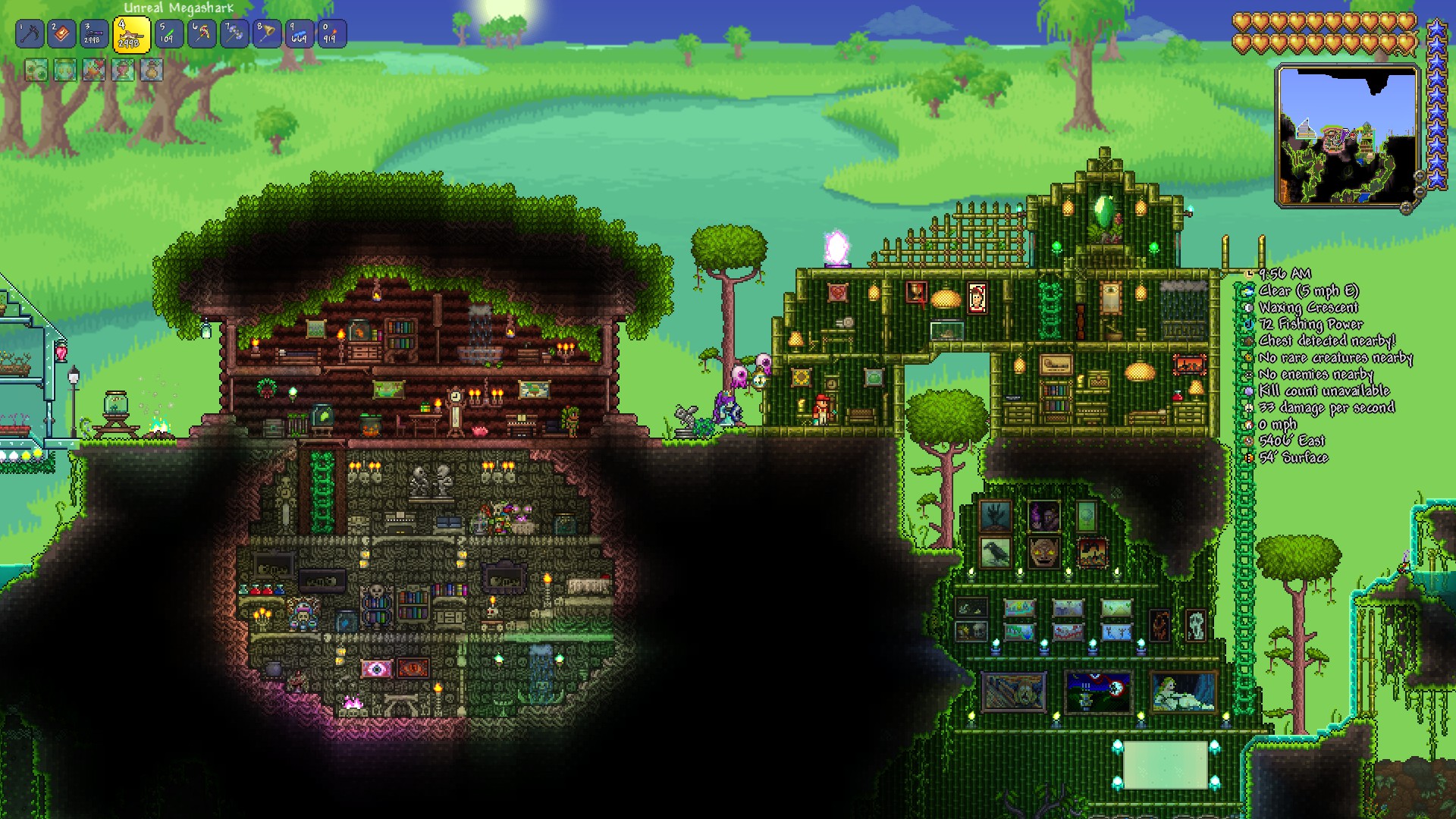Click the 72 Fishing Power icon

[1247, 325]
